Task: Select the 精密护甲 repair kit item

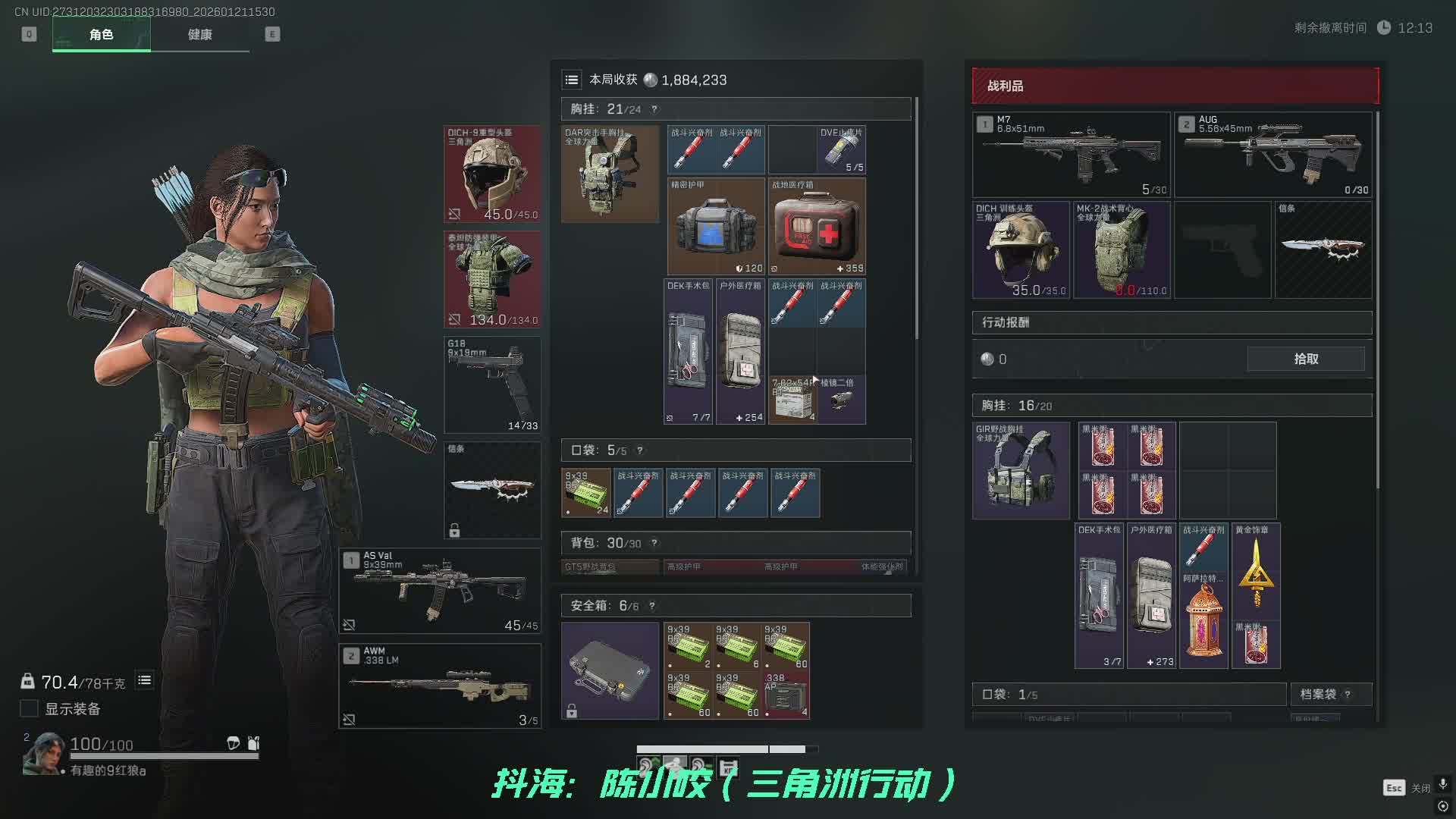Action: [x=716, y=227]
